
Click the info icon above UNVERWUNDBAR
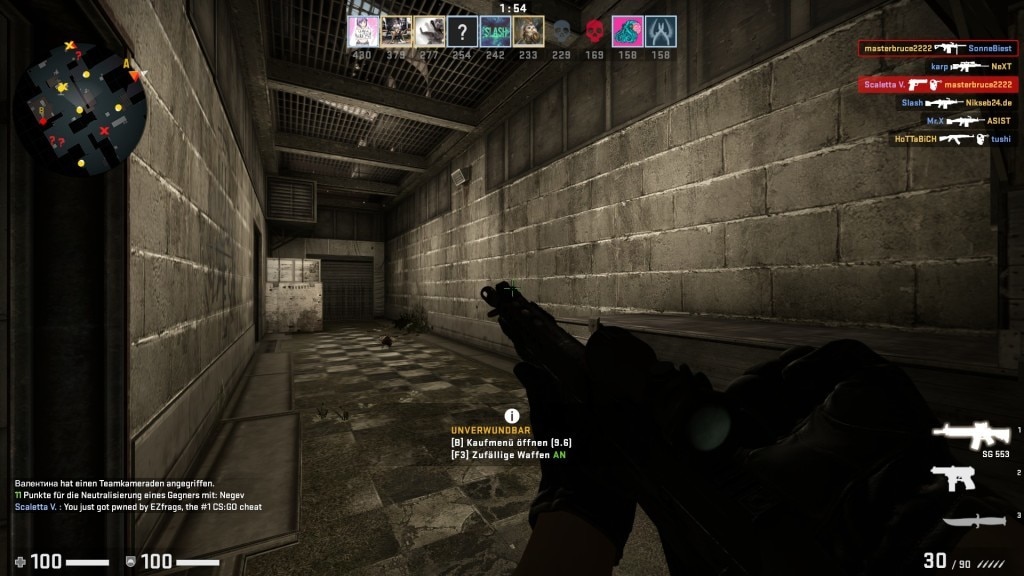tap(512, 415)
